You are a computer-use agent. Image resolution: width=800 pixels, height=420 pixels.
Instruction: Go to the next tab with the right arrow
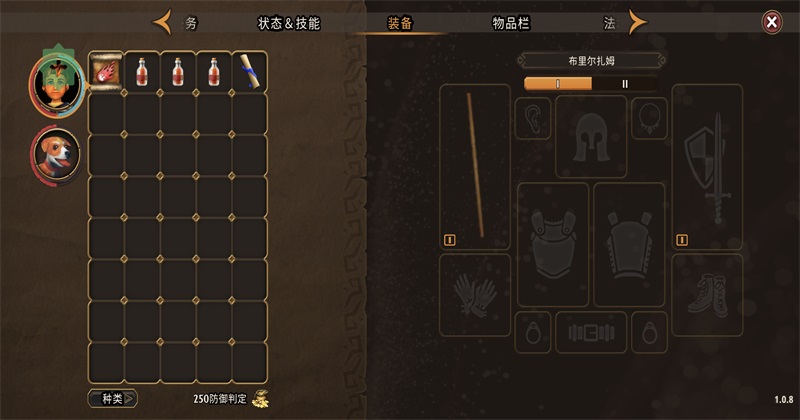click(635, 22)
